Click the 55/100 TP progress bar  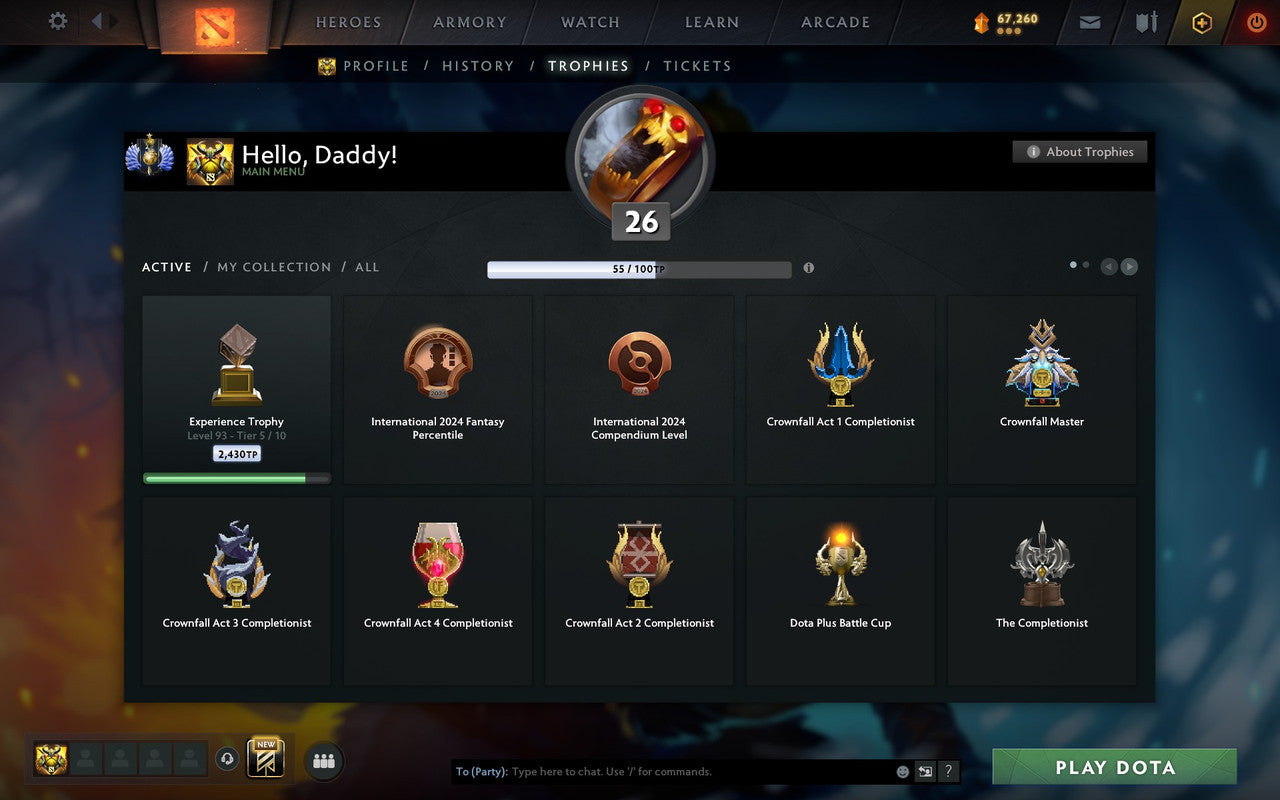[639, 268]
